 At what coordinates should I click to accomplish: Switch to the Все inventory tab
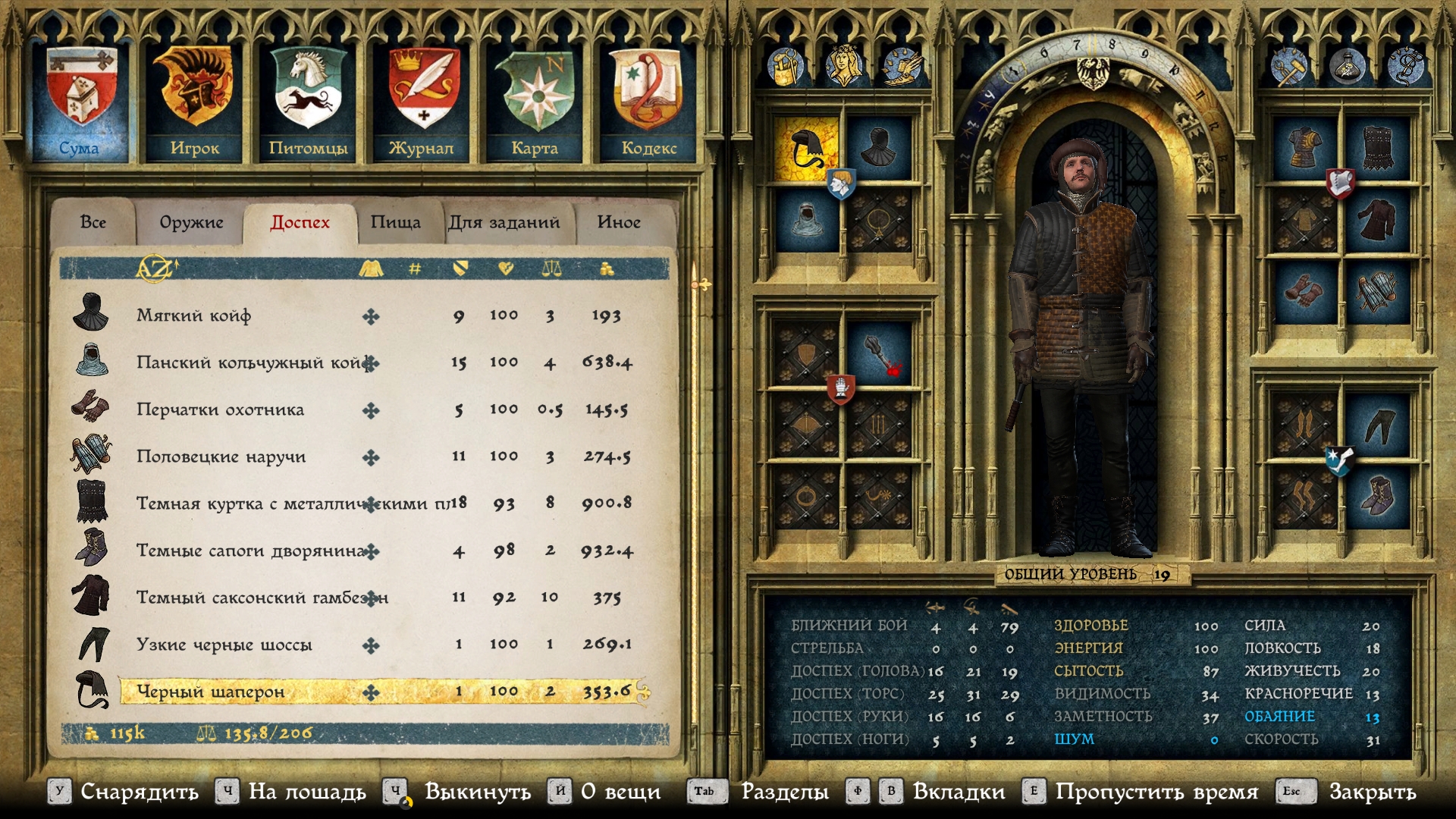pos(93,222)
